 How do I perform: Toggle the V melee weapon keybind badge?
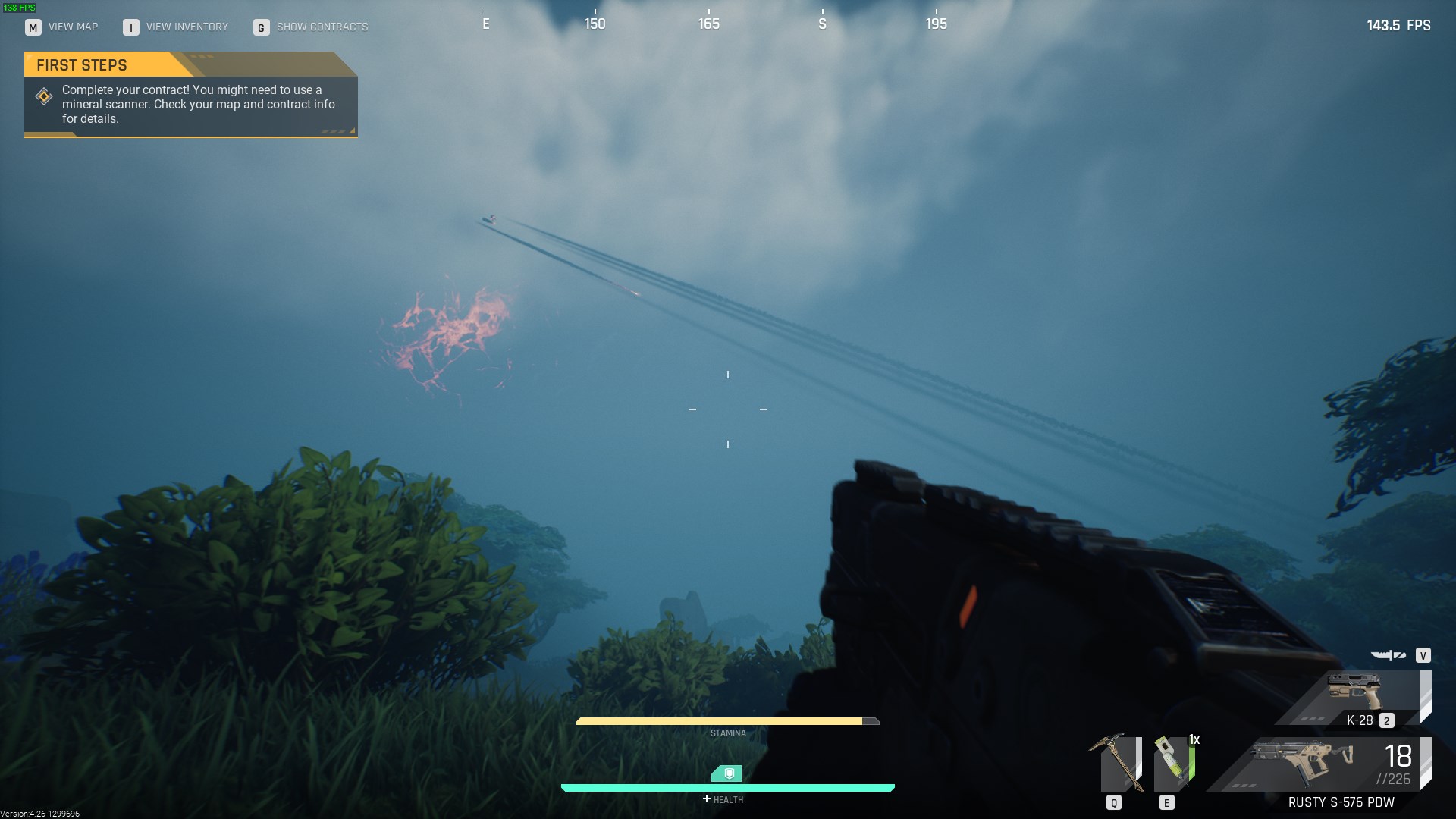click(1423, 655)
